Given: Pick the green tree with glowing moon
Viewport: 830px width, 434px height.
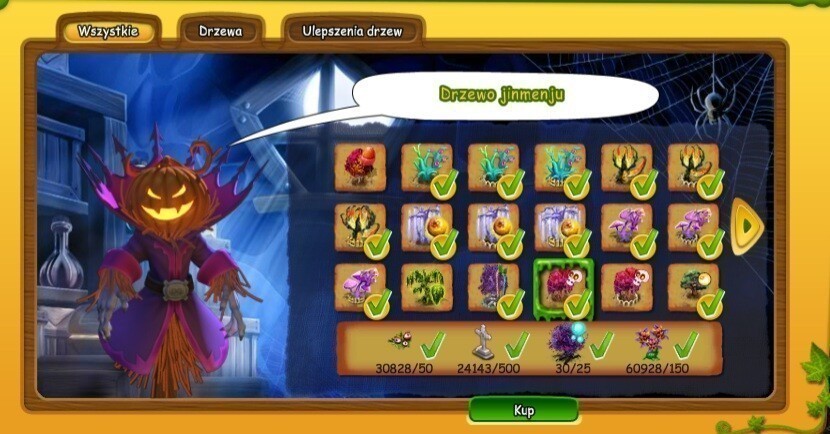Looking at the screenshot, I should (x=693, y=287).
